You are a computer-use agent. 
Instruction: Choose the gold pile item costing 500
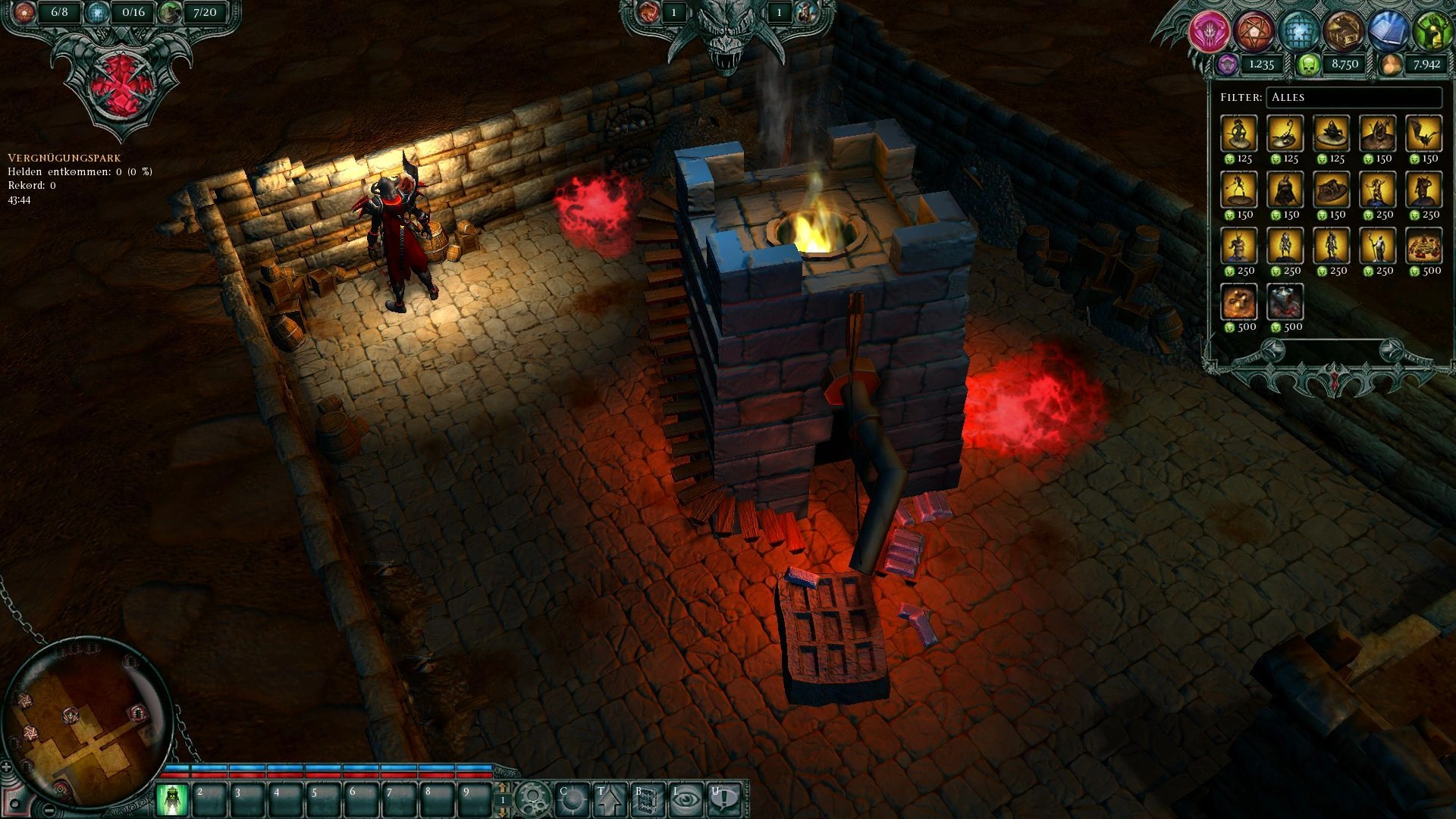pos(1423,246)
